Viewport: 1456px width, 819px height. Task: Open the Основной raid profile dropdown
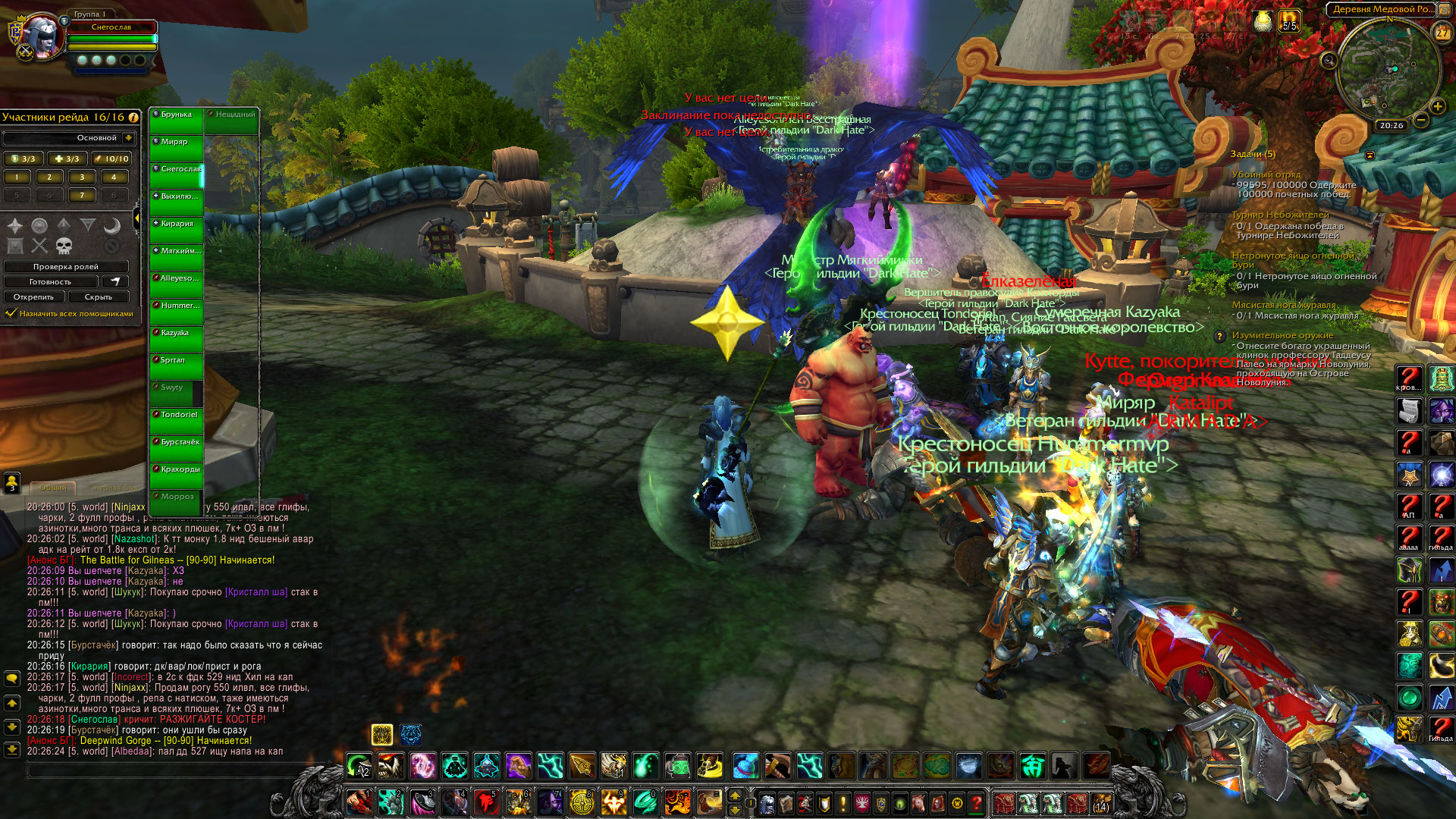(128, 138)
